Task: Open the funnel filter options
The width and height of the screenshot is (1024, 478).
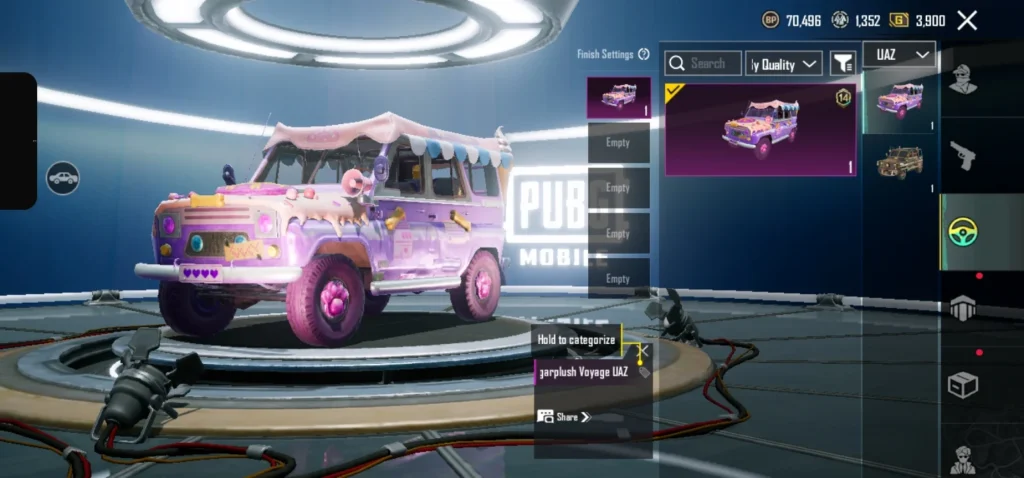Action: pos(843,64)
